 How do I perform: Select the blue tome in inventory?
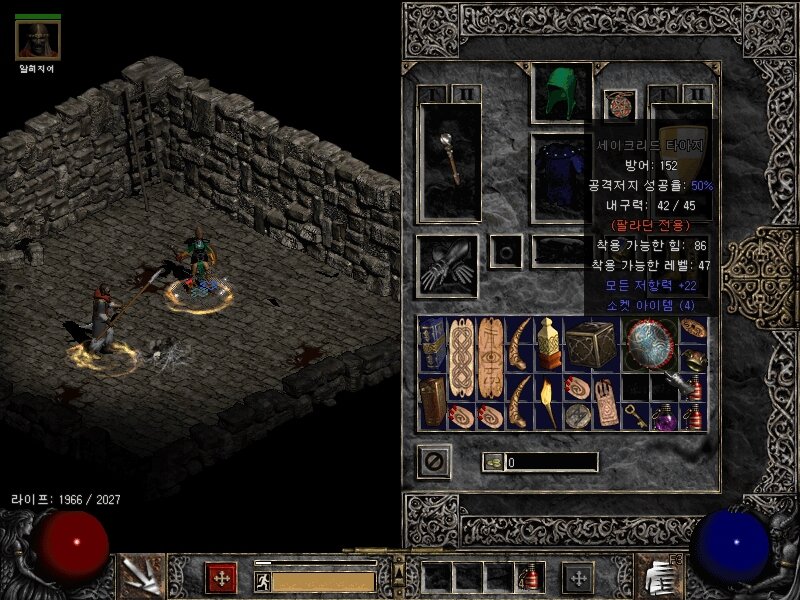(432, 345)
